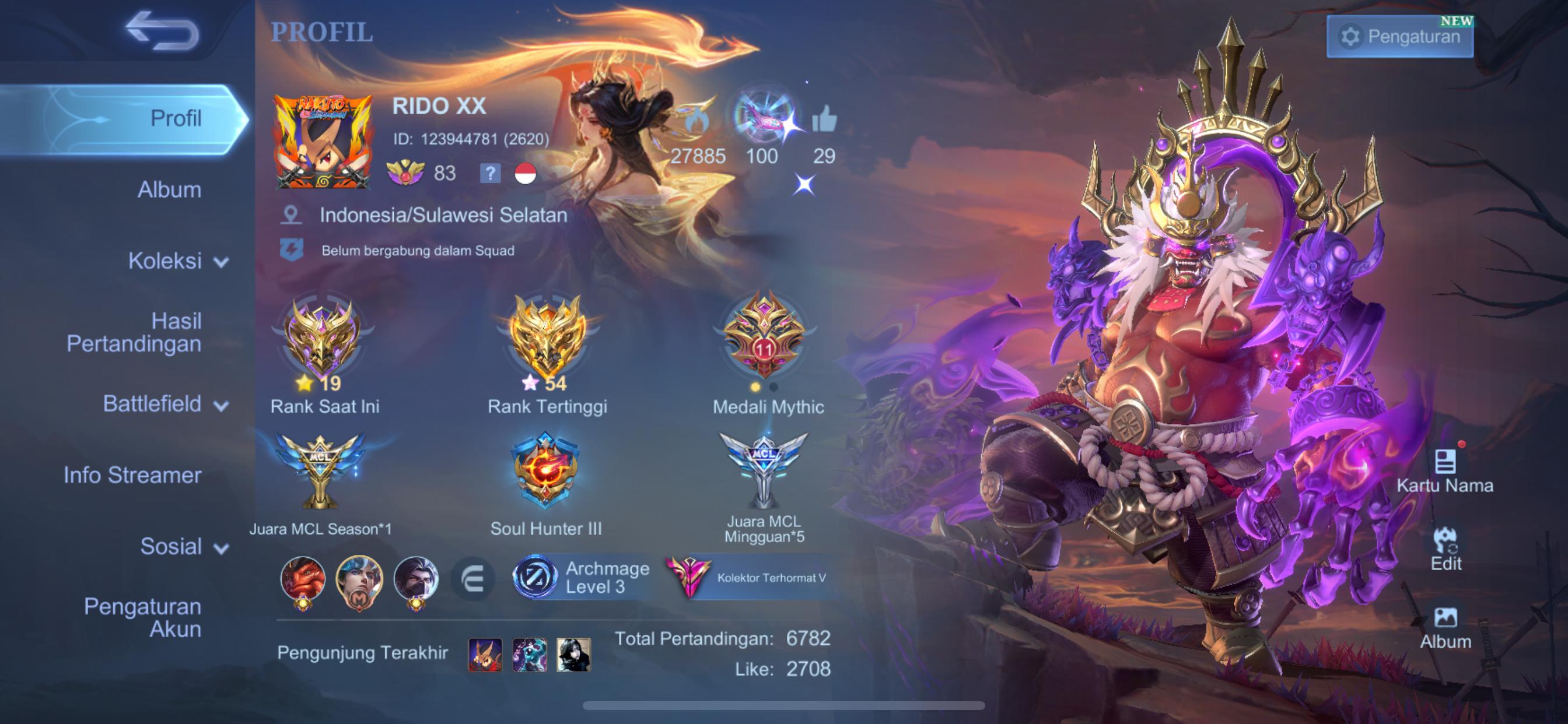Expand the Sosial menu

[183, 546]
